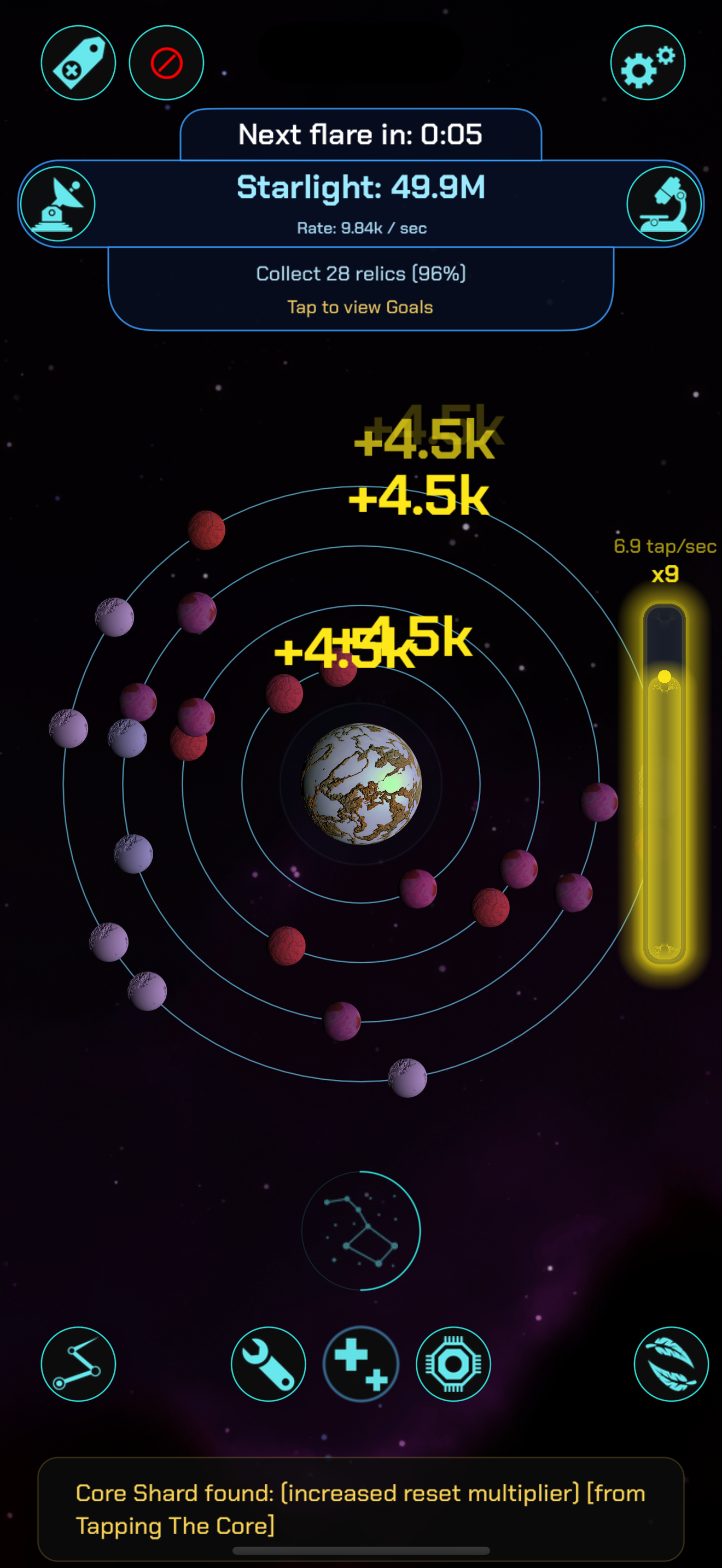Open the plus/add panel
722x1568 pixels.
[x=360, y=1365]
